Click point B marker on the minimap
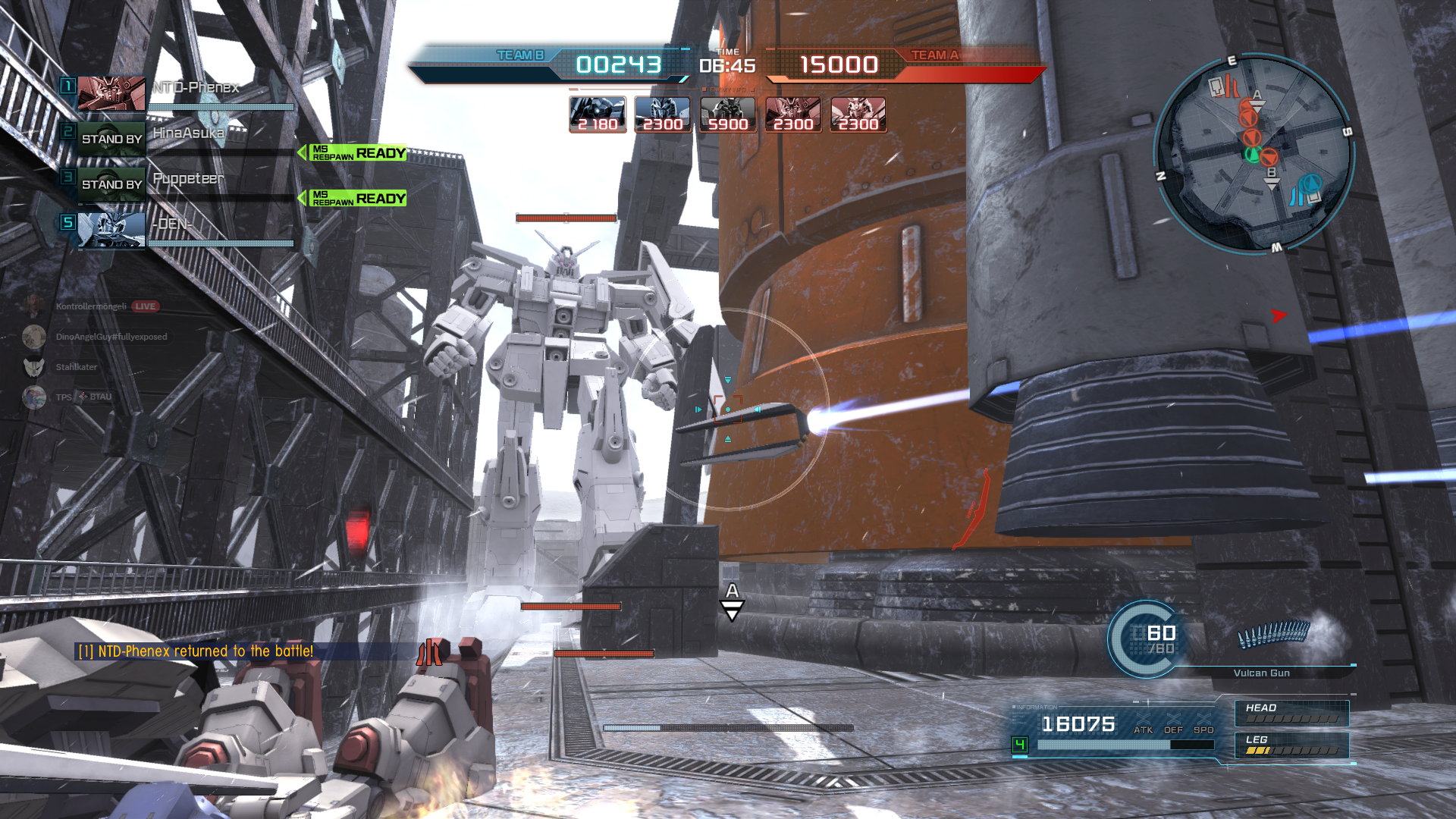Viewport: 1456px width, 819px height. (x=1272, y=175)
